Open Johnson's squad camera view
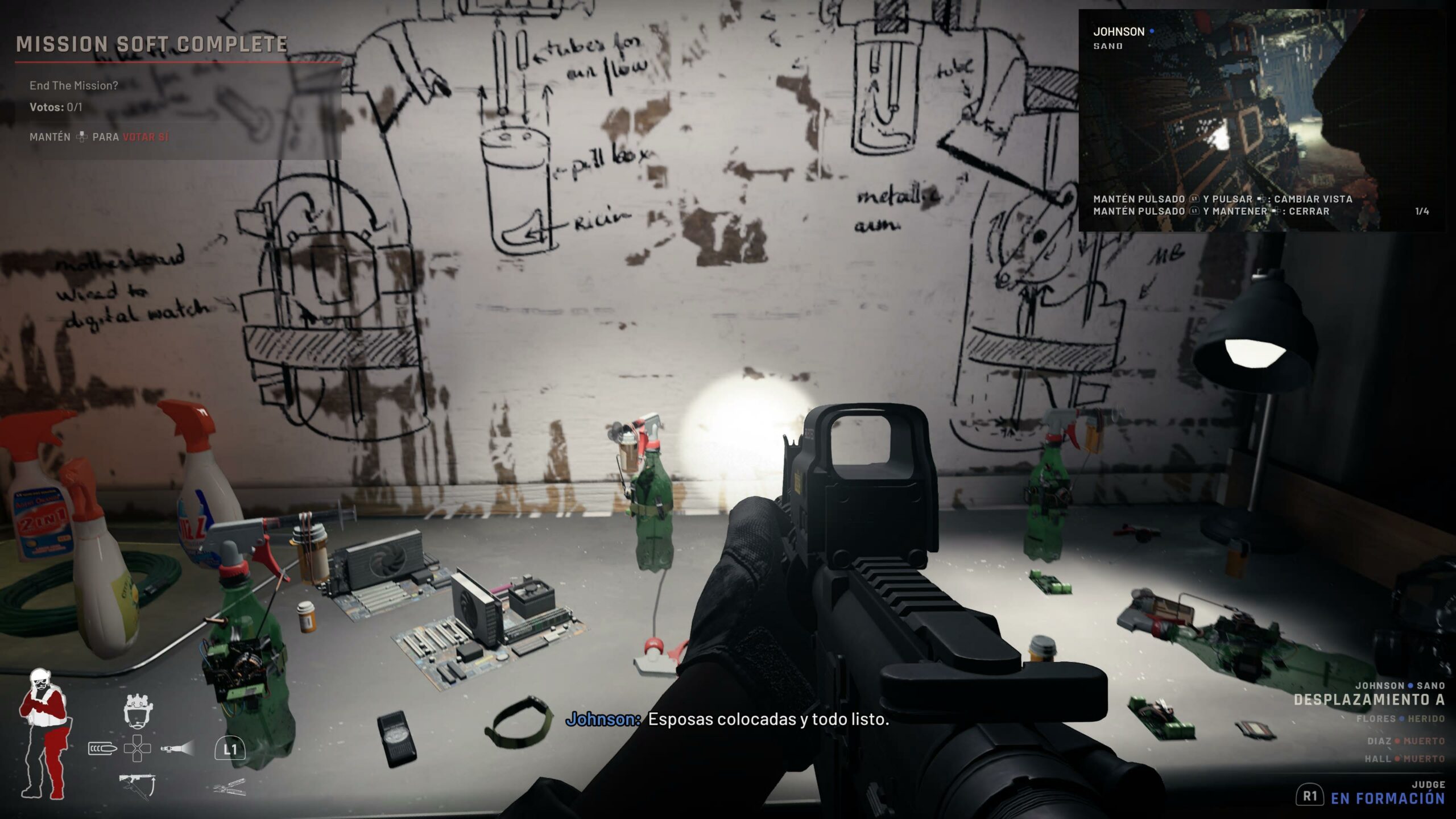 point(1260,119)
